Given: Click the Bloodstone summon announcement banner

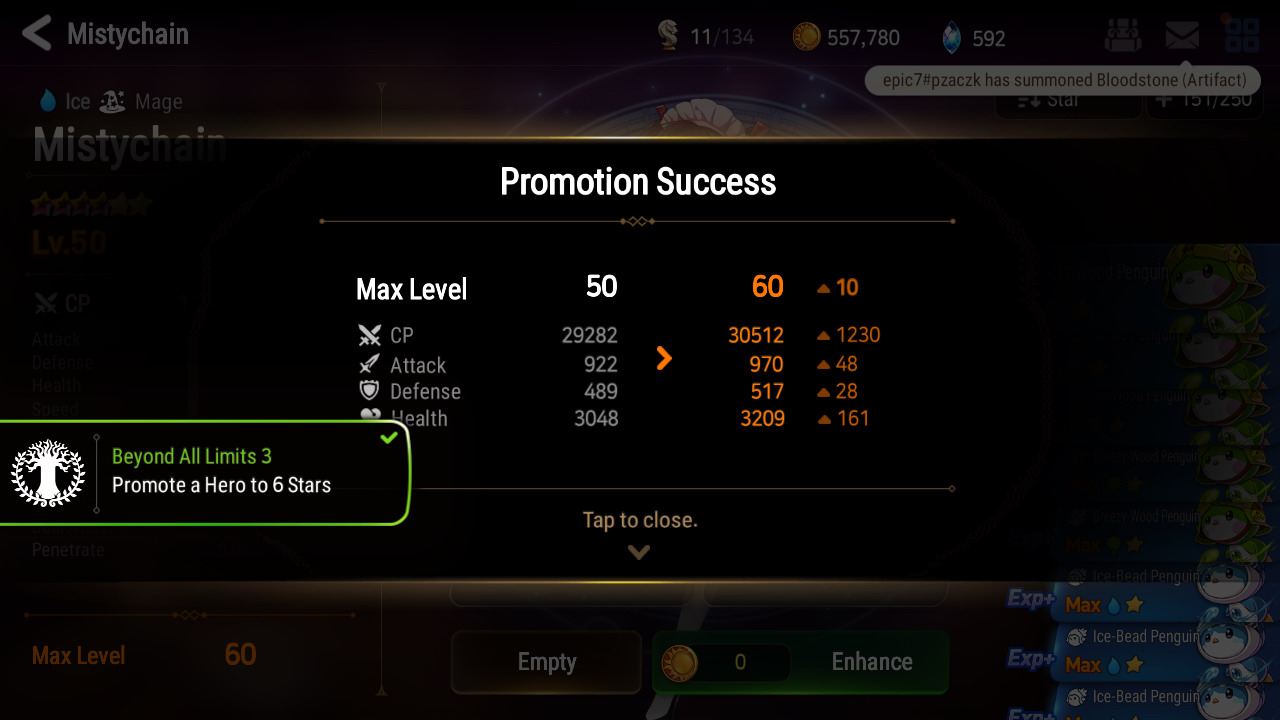Looking at the screenshot, I should [x=1064, y=80].
